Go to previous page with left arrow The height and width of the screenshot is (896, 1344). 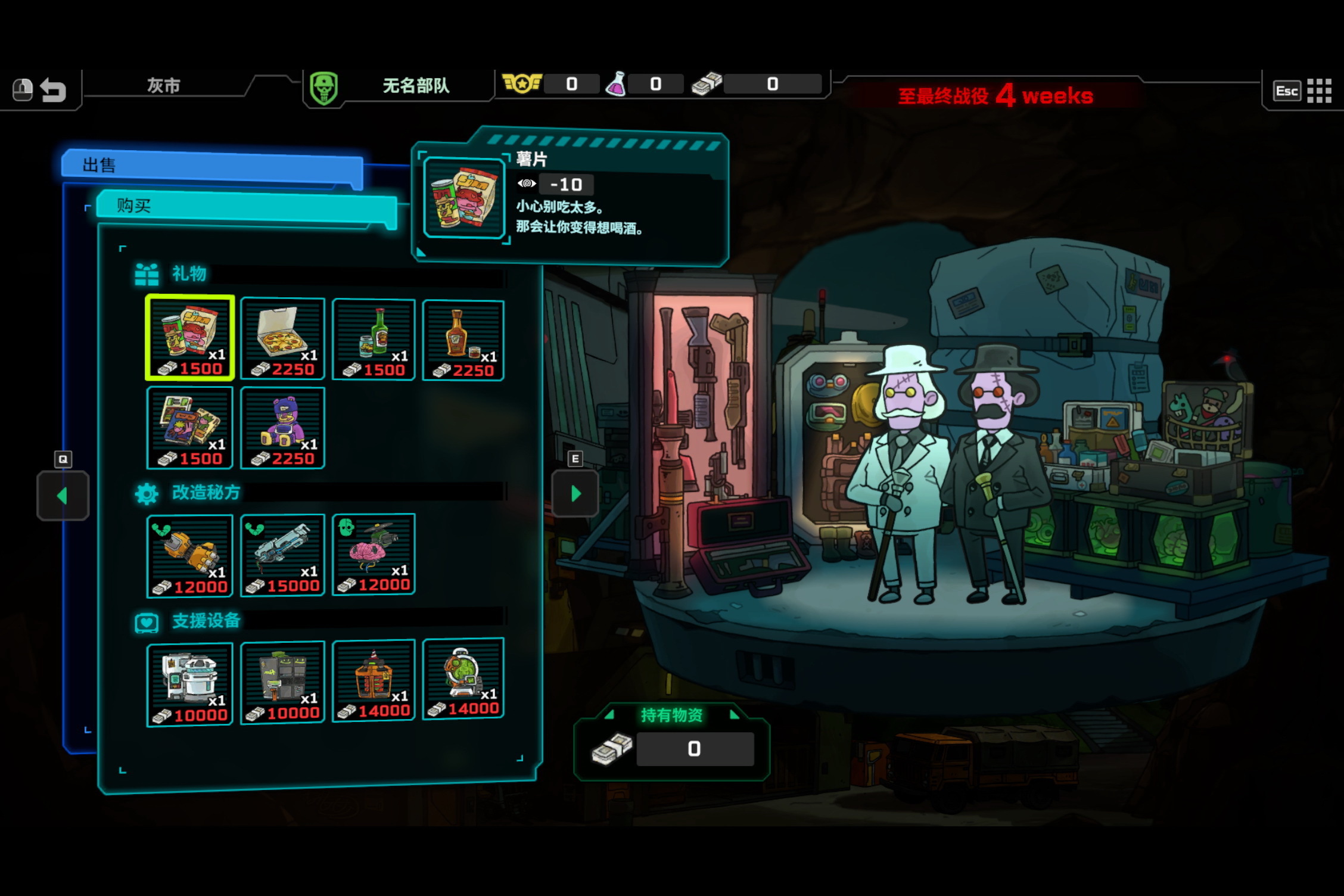pyautogui.click(x=63, y=496)
